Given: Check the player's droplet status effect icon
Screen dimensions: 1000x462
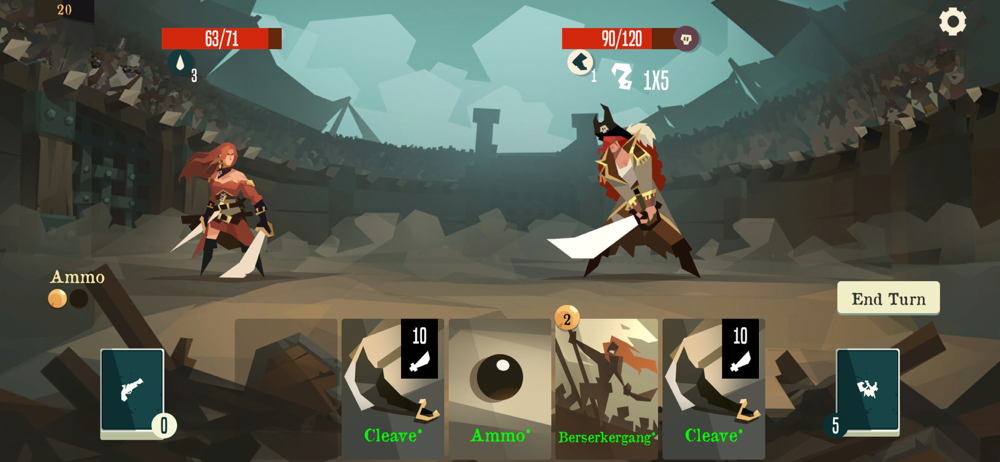Looking at the screenshot, I should (180, 64).
